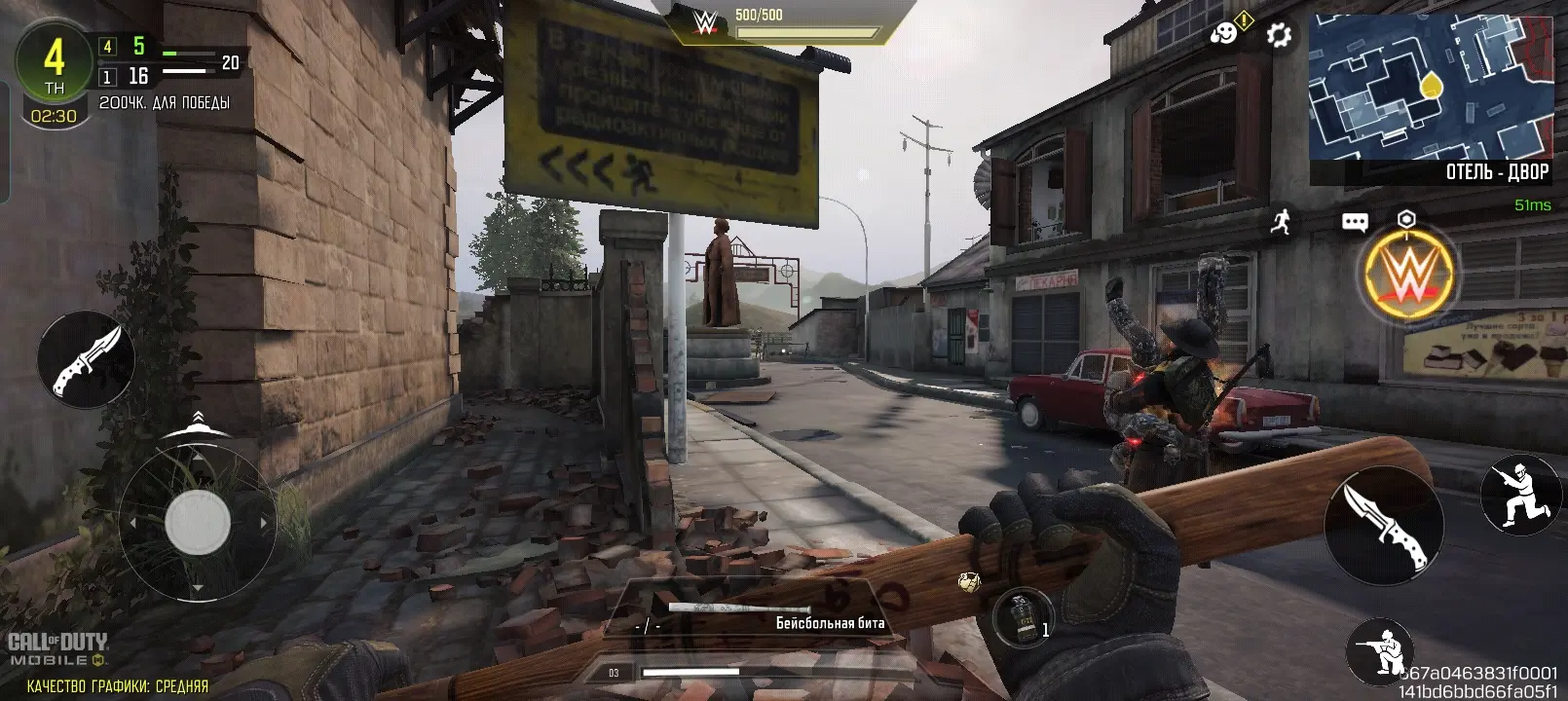This screenshot has width=1568, height=701.
Task: Tap the emote spray icon
Action: pyautogui.click(x=1225, y=34)
